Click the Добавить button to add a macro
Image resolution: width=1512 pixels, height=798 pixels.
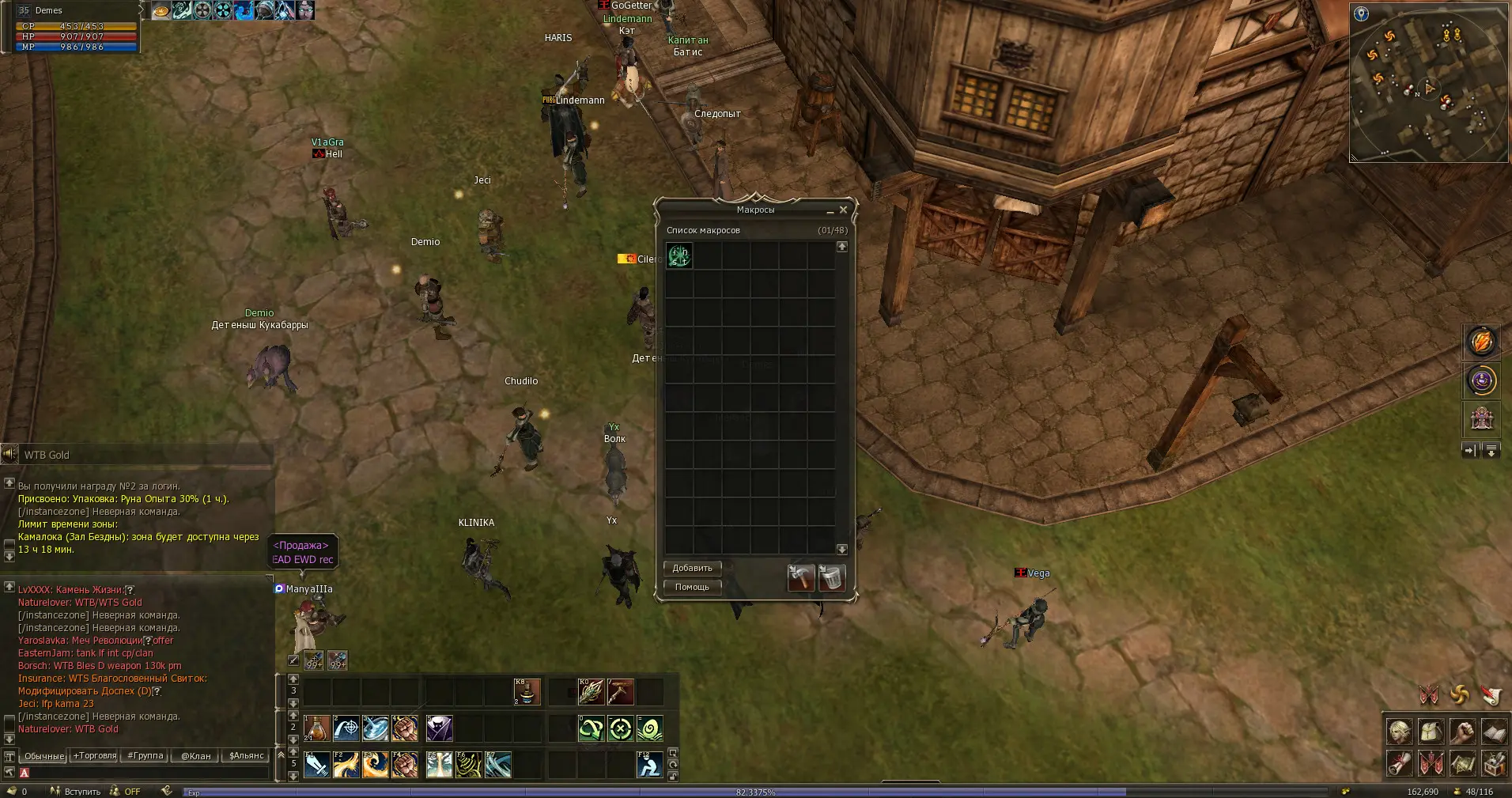(x=692, y=568)
